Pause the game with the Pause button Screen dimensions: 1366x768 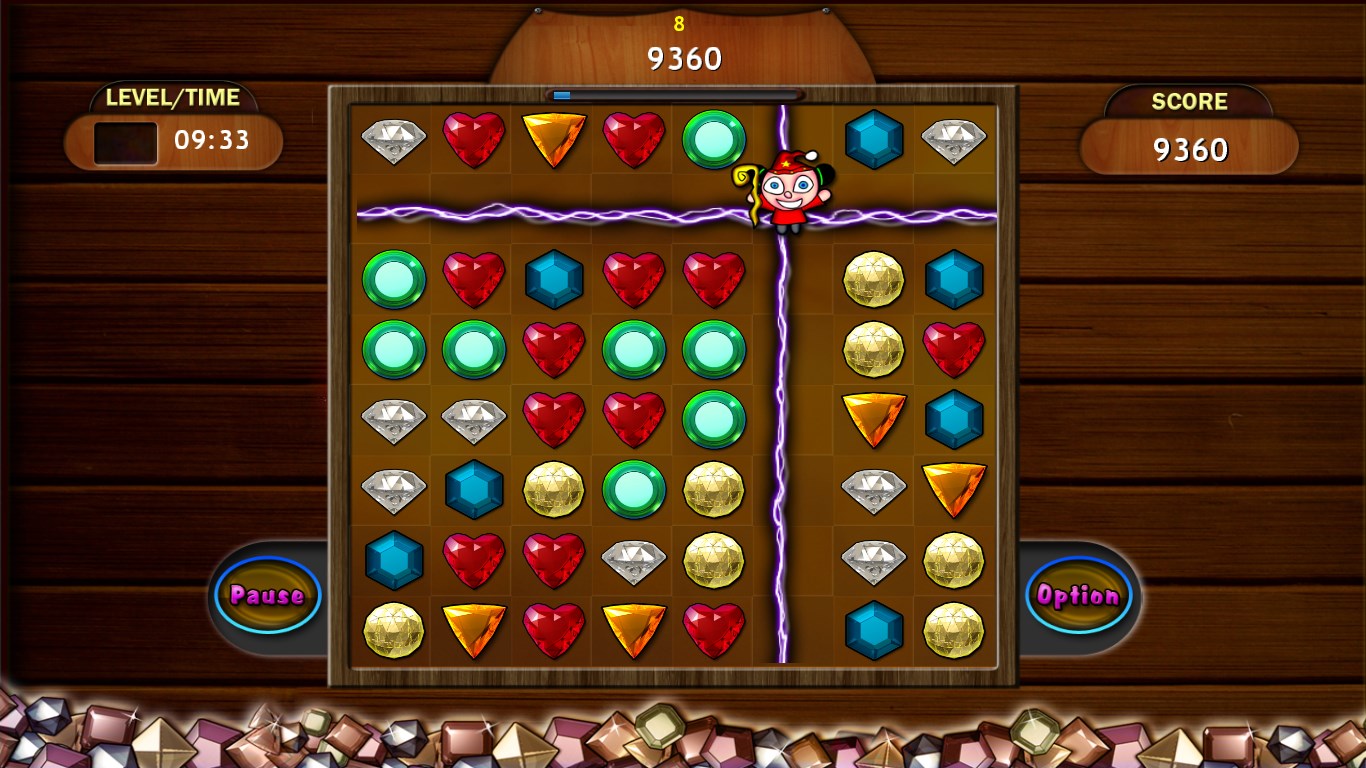(x=267, y=595)
